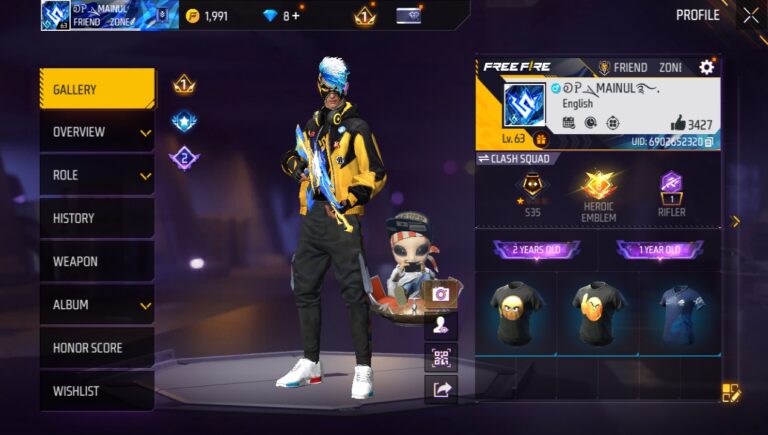Copy the player UID
The height and width of the screenshot is (435, 768).
click(709, 142)
